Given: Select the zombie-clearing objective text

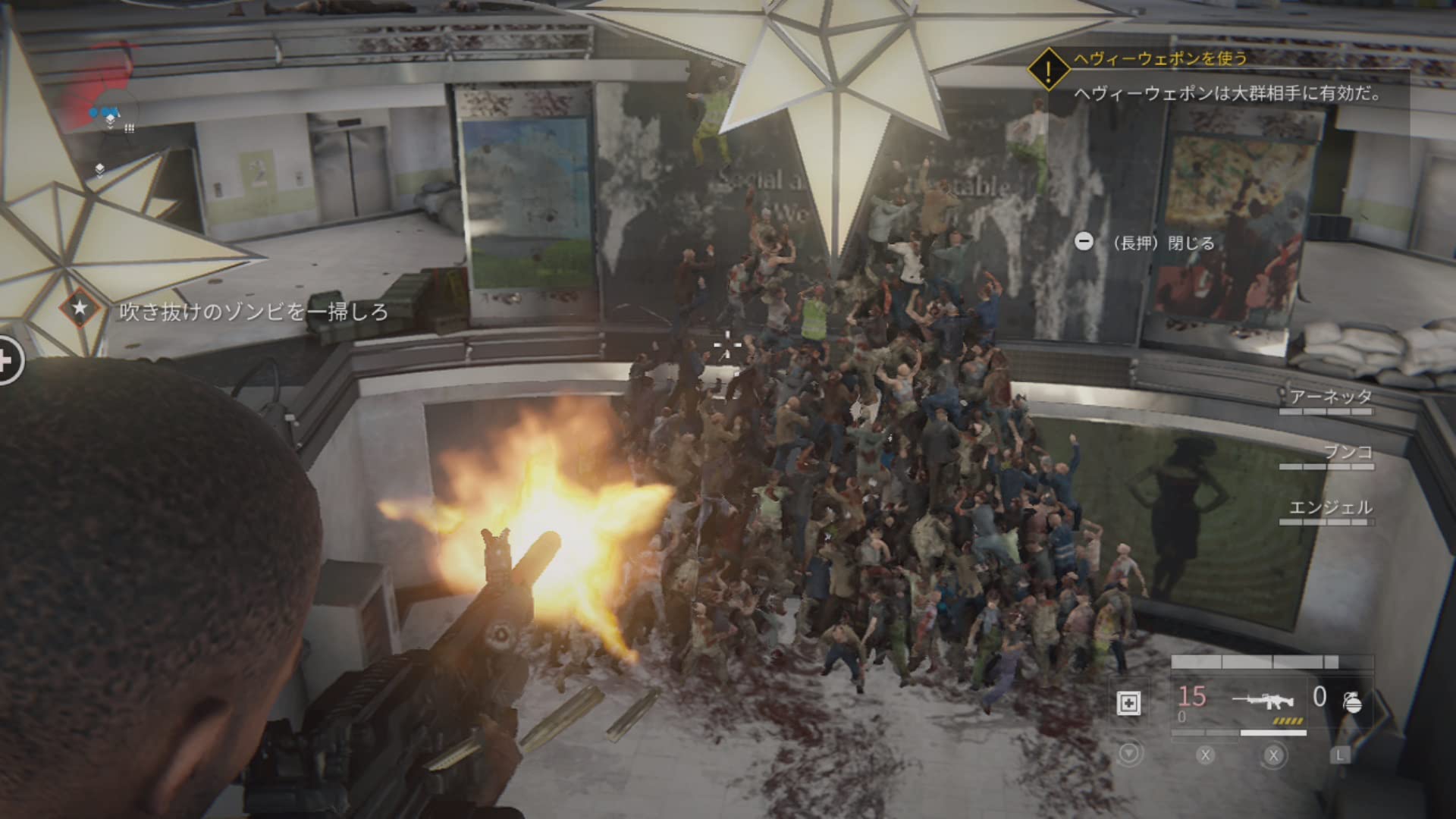Looking at the screenshot, I should pyautogui.click(x=253, y=312).
